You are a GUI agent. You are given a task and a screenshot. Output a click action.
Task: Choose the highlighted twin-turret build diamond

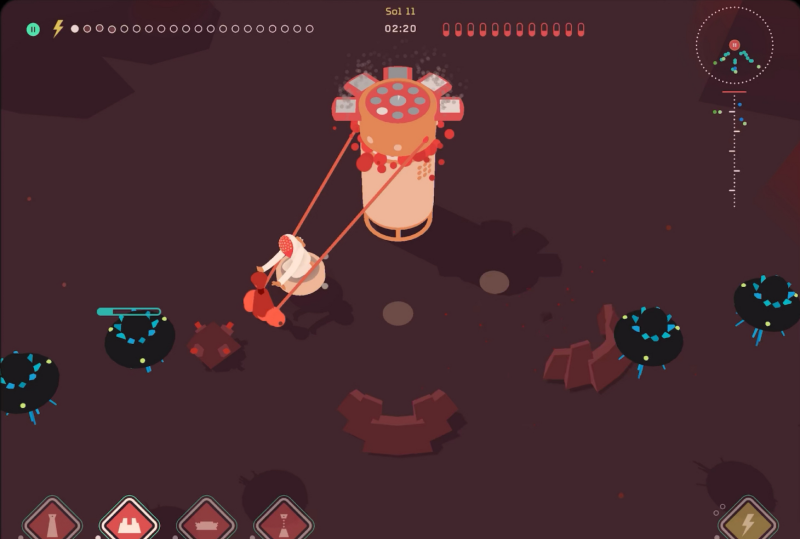[x=130, y=521]
